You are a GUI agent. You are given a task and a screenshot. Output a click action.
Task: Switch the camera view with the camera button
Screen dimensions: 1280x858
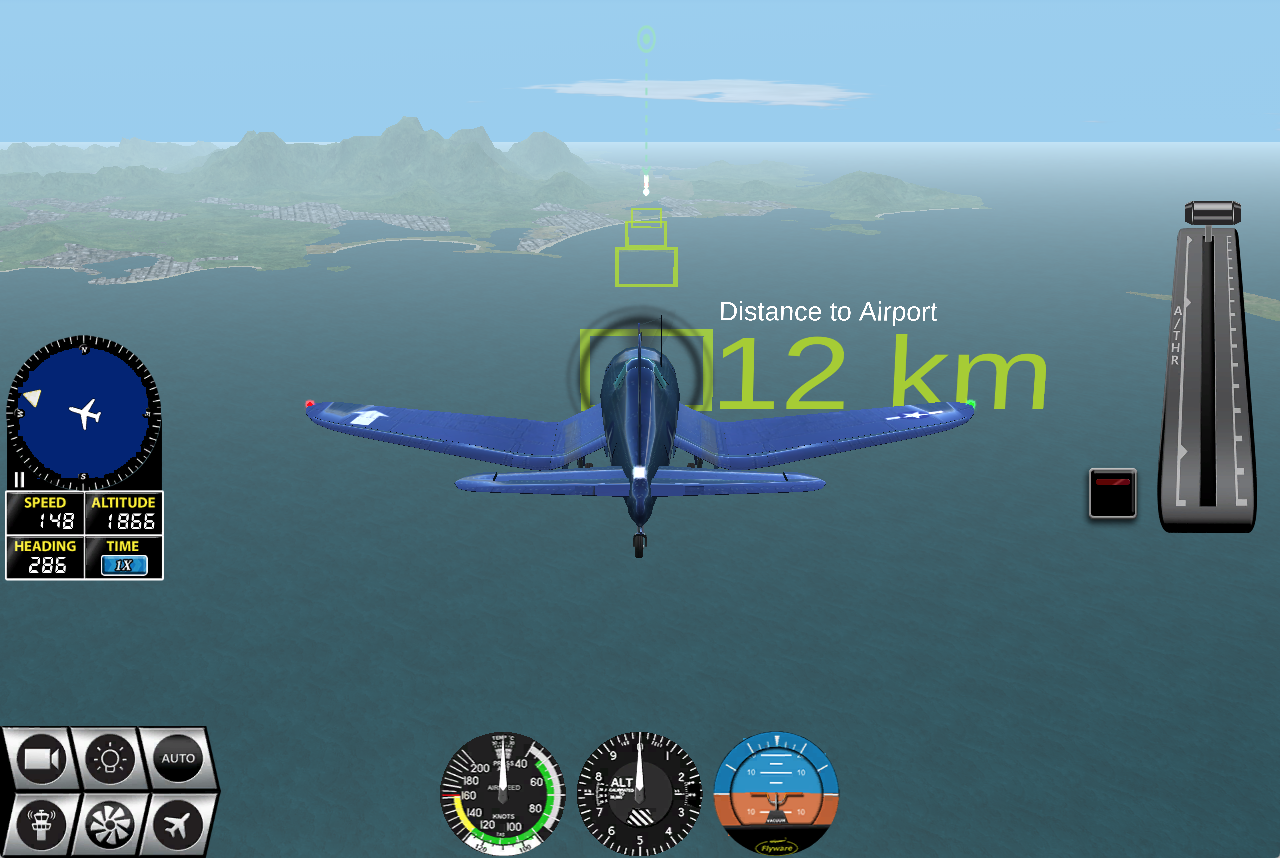[42, 760]
